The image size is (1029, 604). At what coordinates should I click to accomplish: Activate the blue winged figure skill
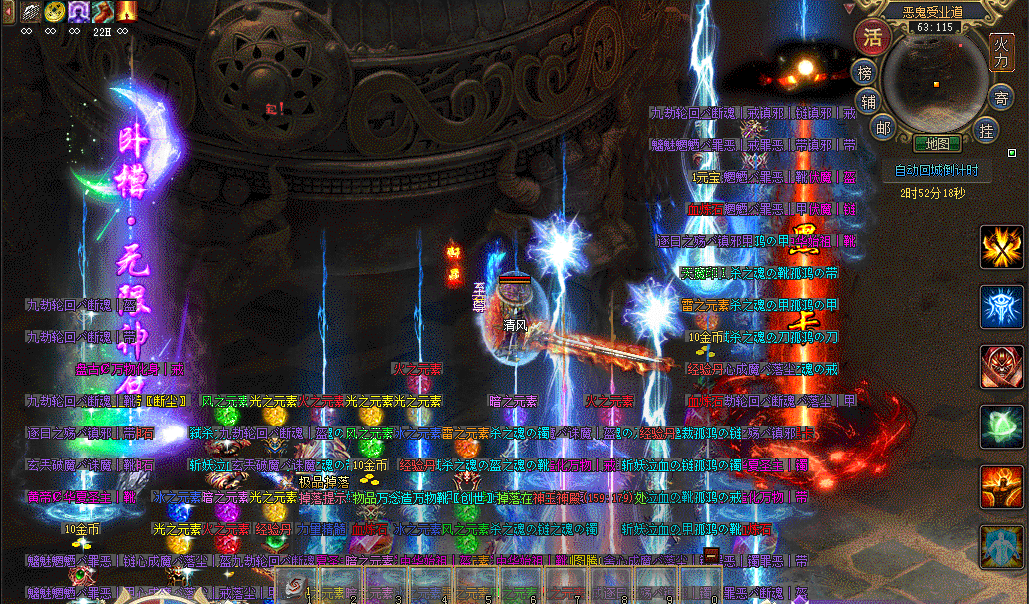1001,547
